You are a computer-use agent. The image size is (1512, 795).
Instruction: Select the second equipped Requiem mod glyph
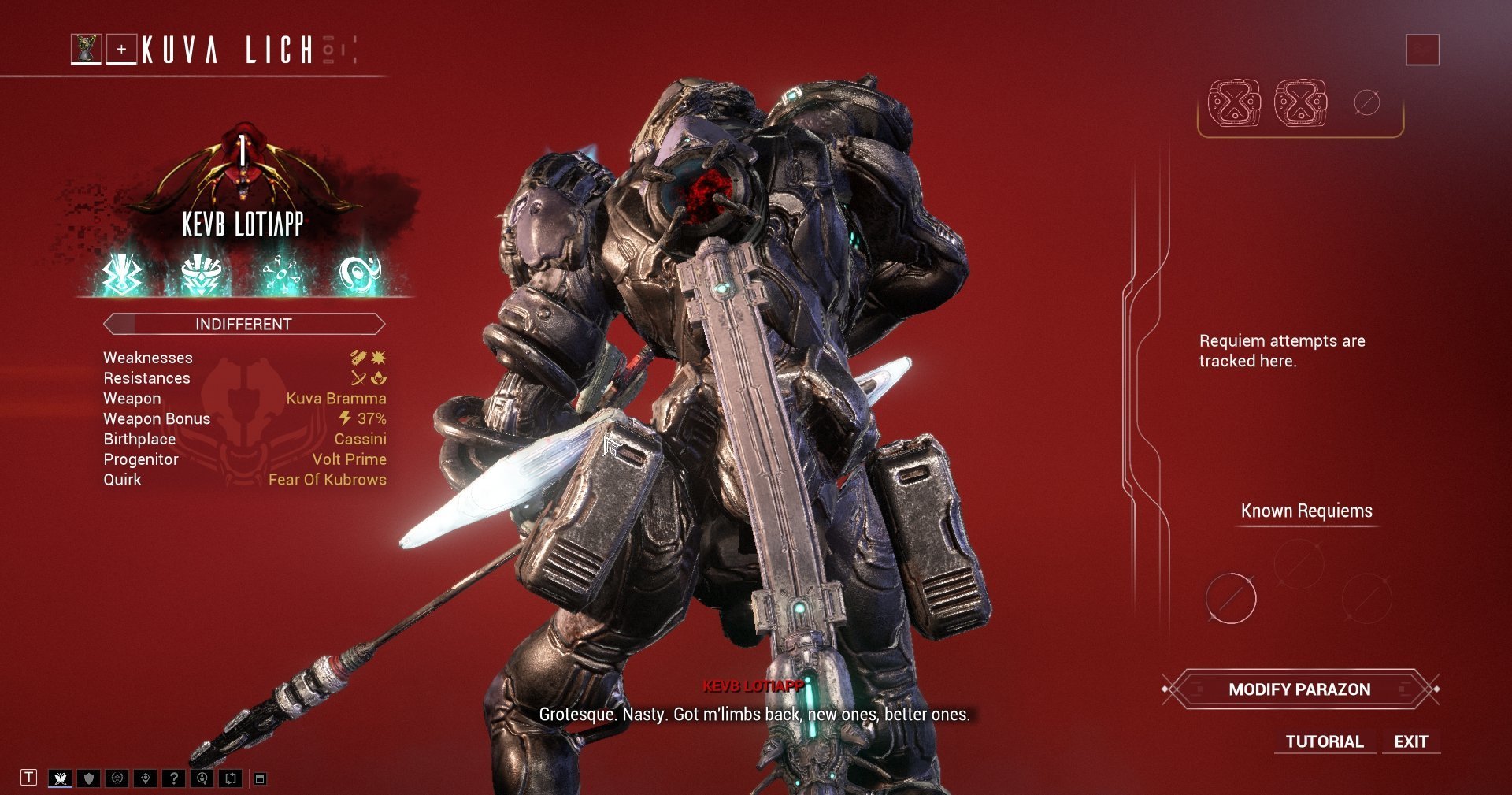coord(1301,102)
